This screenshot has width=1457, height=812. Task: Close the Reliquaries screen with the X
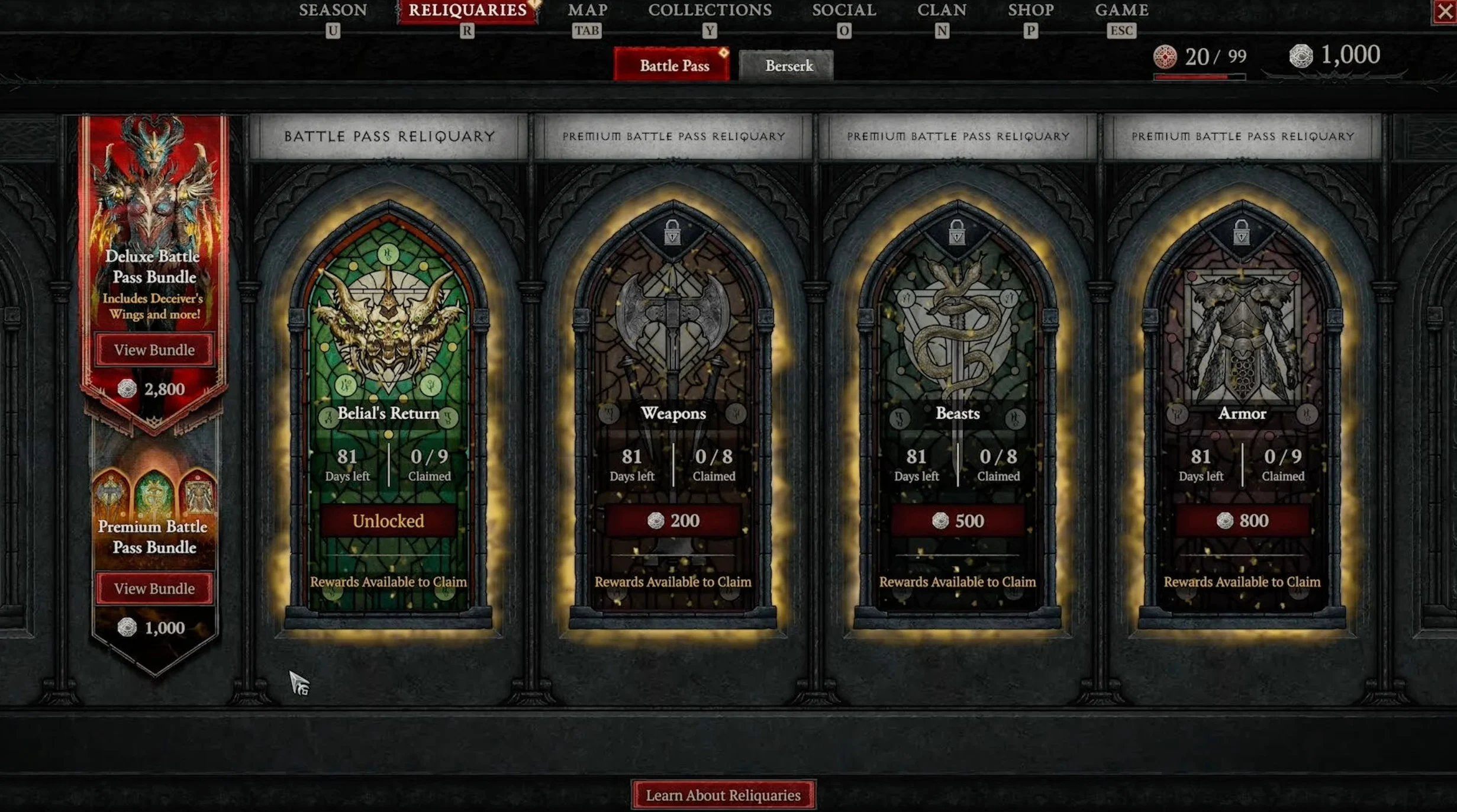click(x=1445, y=12)
